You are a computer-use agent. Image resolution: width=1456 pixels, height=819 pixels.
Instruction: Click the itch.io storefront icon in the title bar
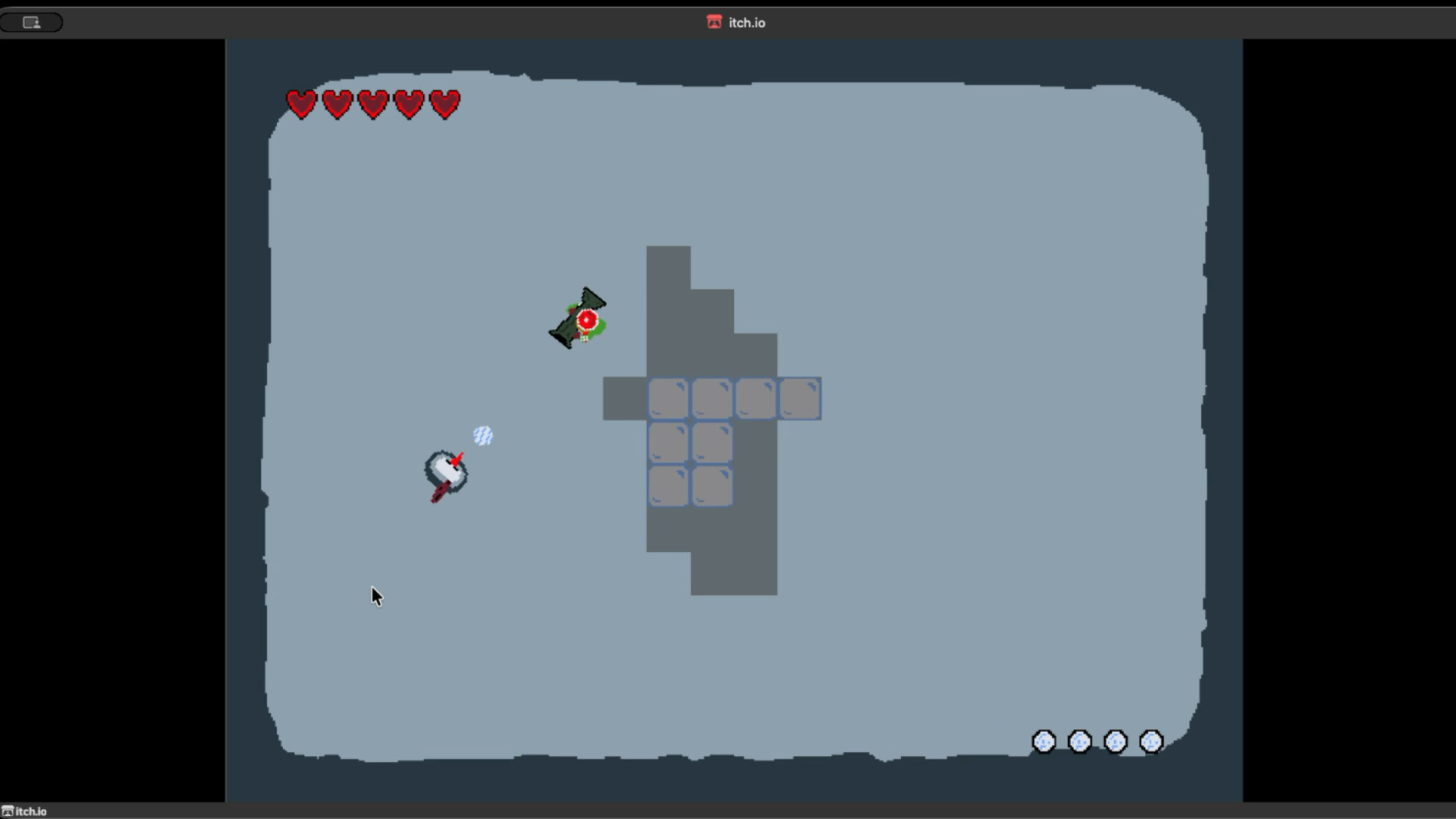point(714,22)
